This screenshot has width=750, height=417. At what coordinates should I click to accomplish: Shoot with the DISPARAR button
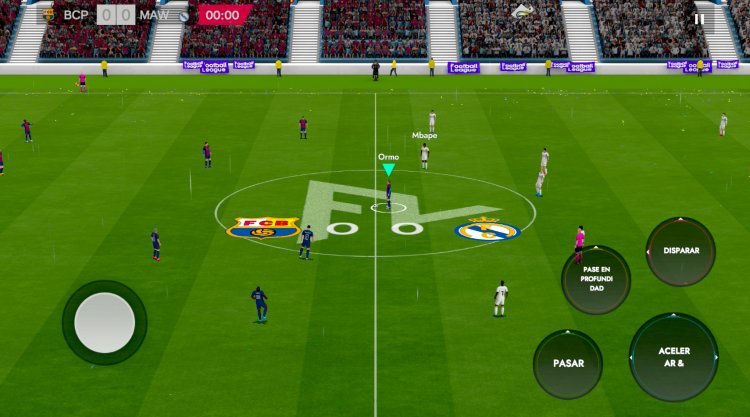tap(681, 251)
